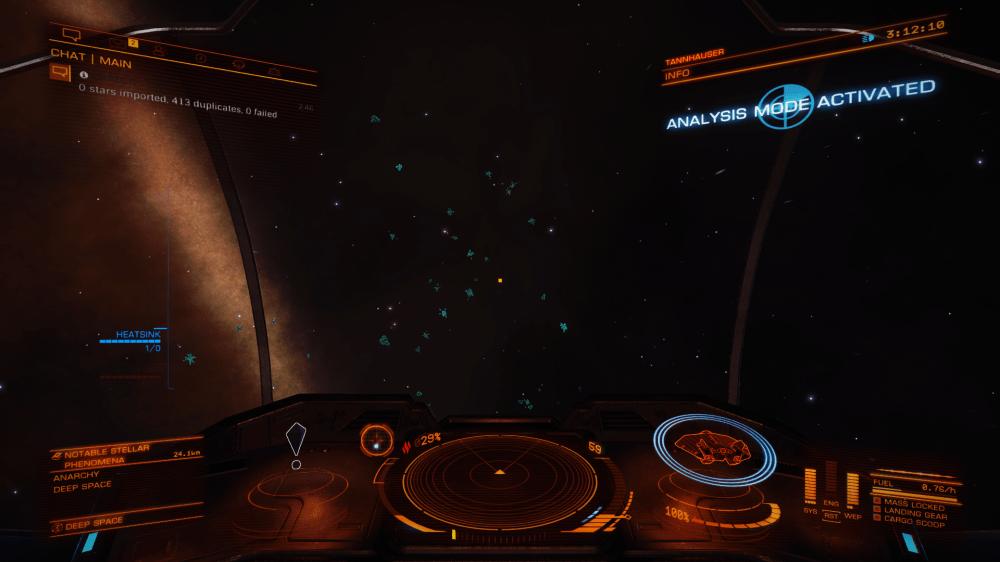1000x562 pixels.
Task: Select the Chat Main channel icon
Action: [x=60, y=72]
